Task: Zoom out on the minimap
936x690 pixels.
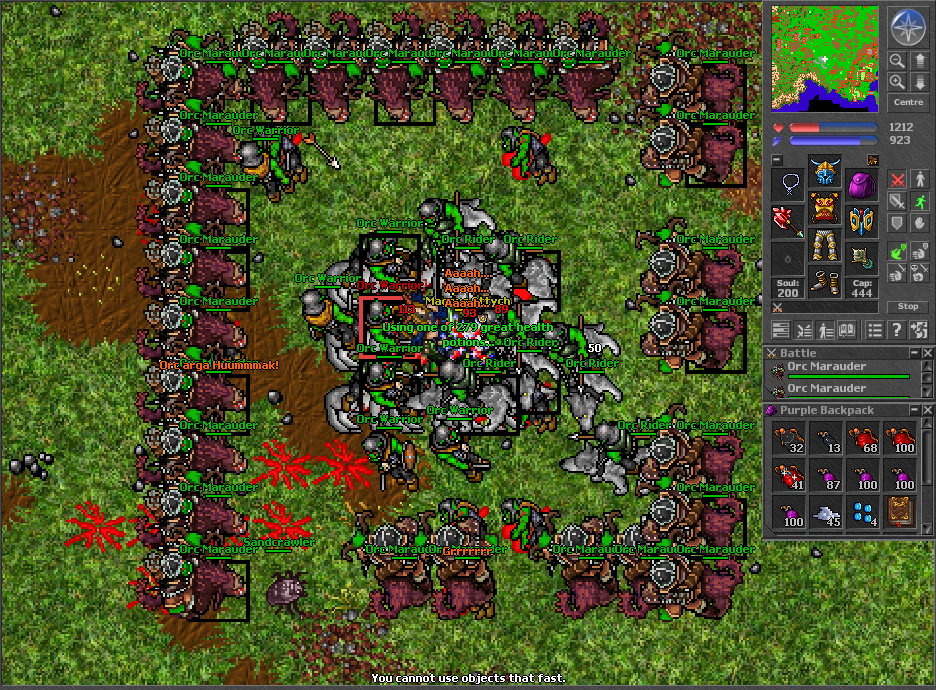Action: [897, 61]
